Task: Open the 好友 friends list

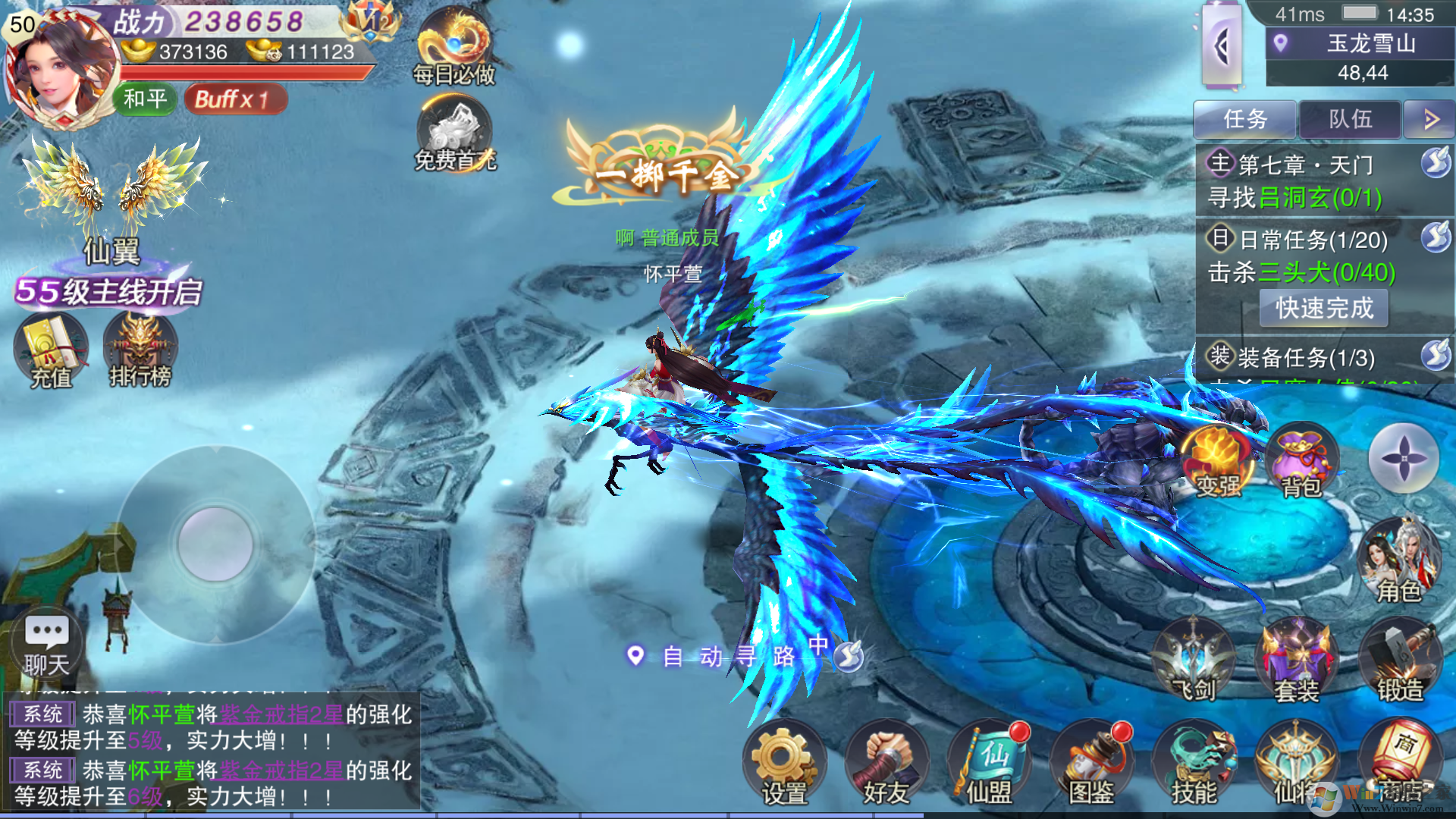Action: [886, 764]
